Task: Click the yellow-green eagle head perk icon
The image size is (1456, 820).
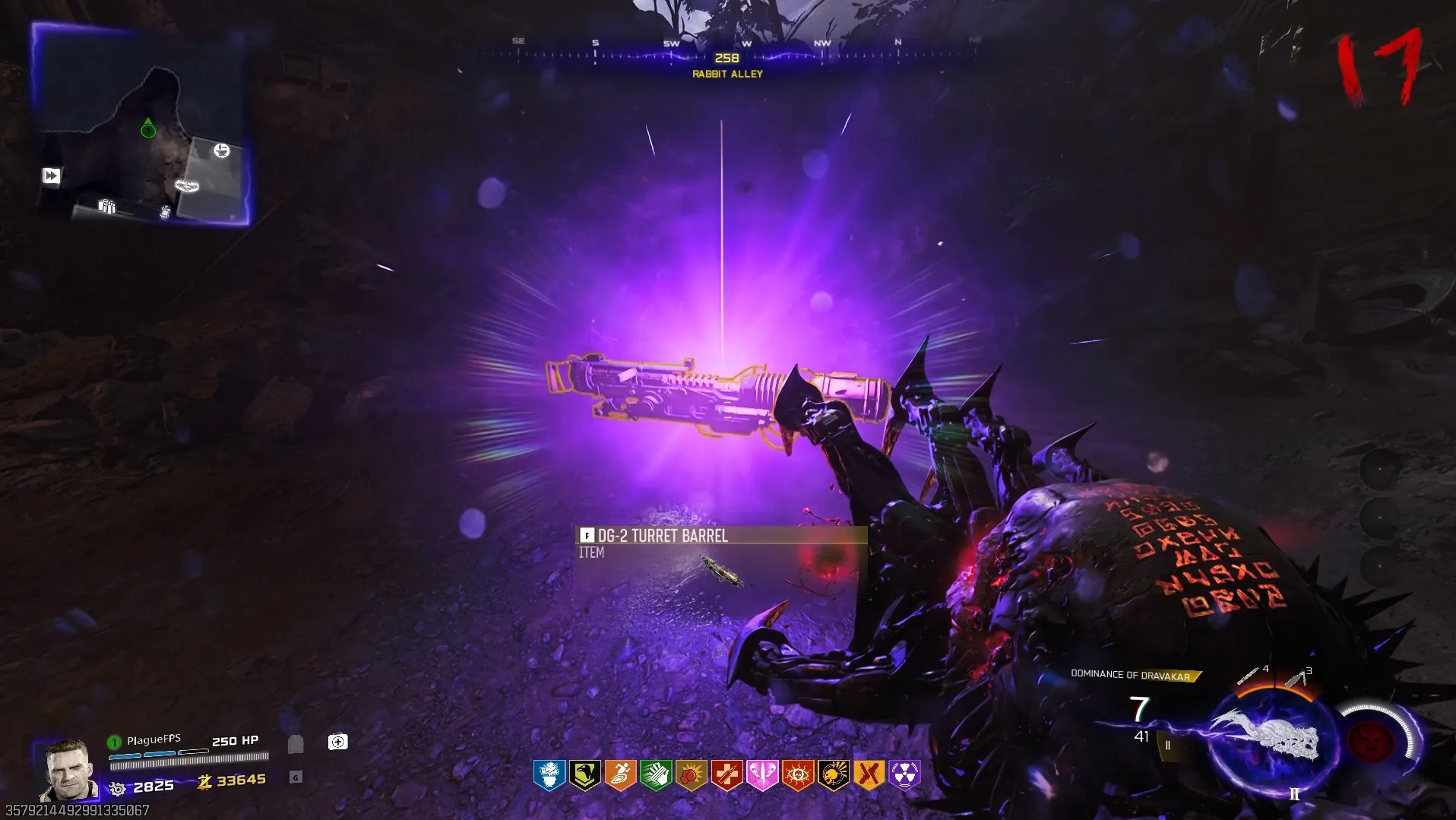Action: (x=584, y=775)
